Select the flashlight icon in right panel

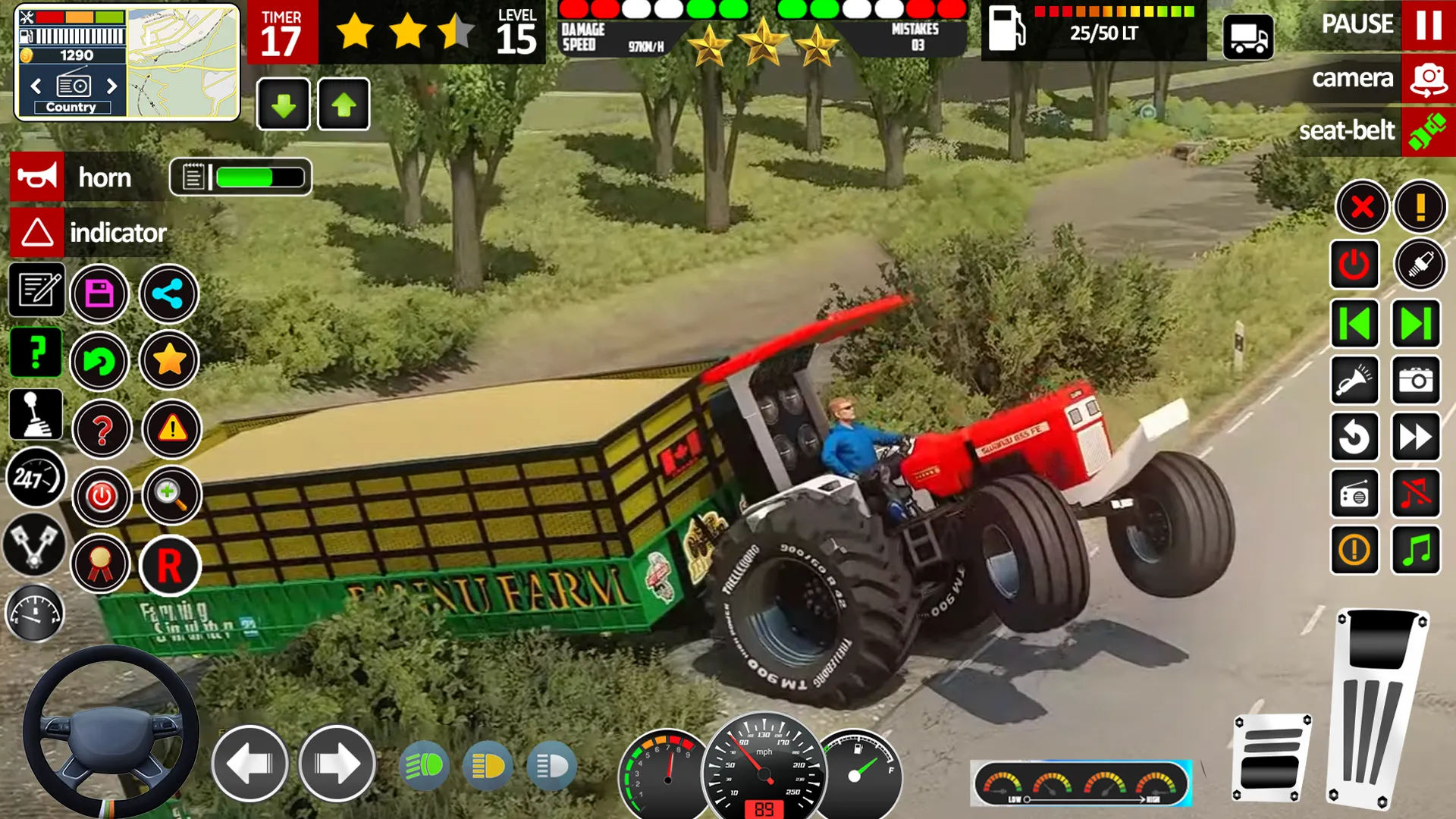click(1355, 381)
